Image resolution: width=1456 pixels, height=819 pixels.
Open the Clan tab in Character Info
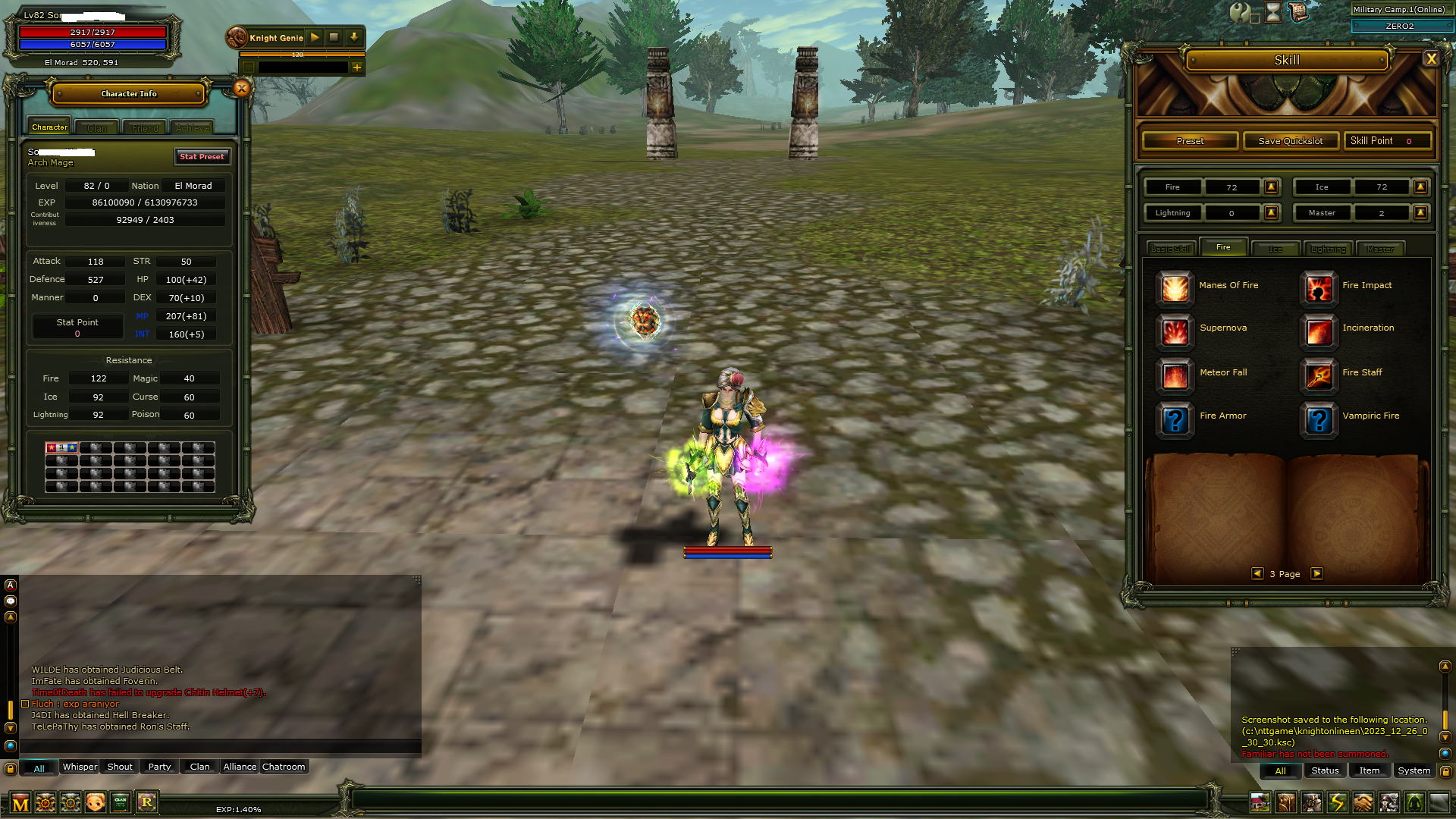coord(96,127)
